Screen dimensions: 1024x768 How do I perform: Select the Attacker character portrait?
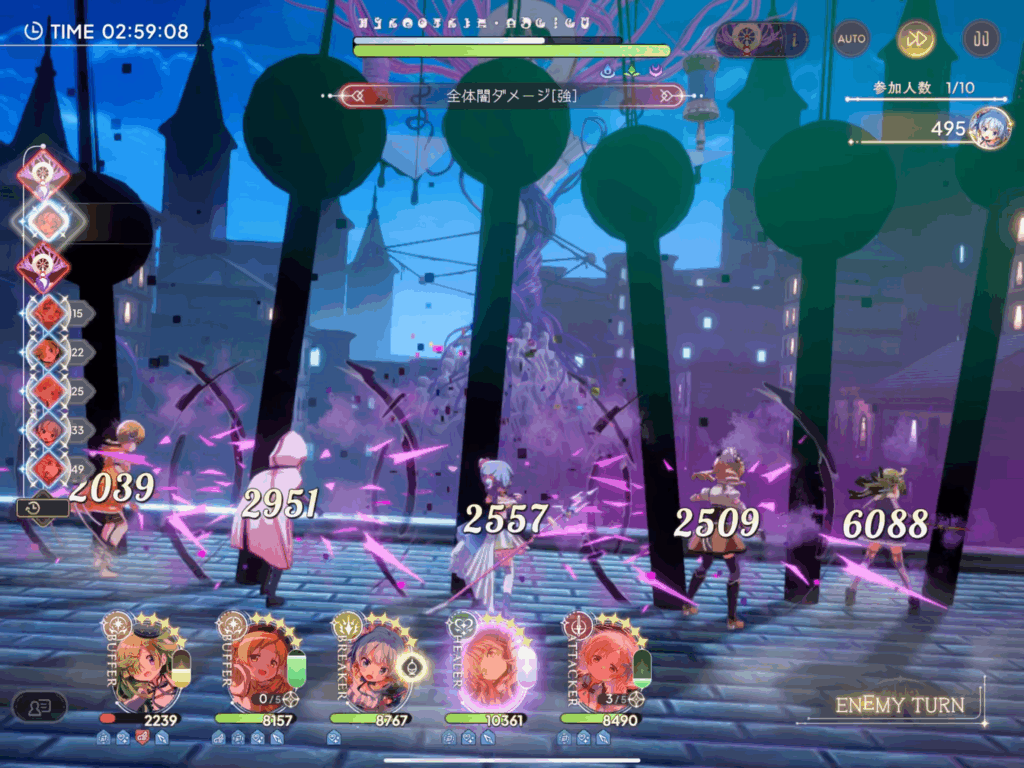(601, 660)
